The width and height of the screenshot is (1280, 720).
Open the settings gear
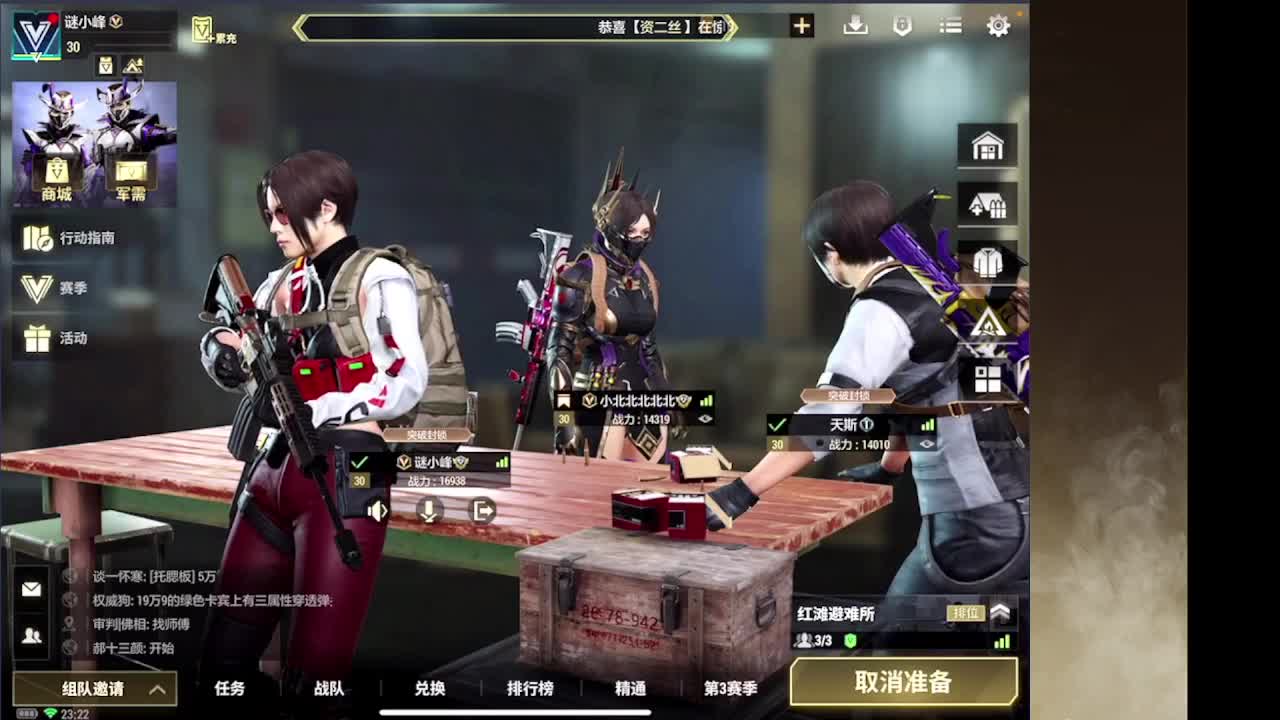[x=998, y=25]
